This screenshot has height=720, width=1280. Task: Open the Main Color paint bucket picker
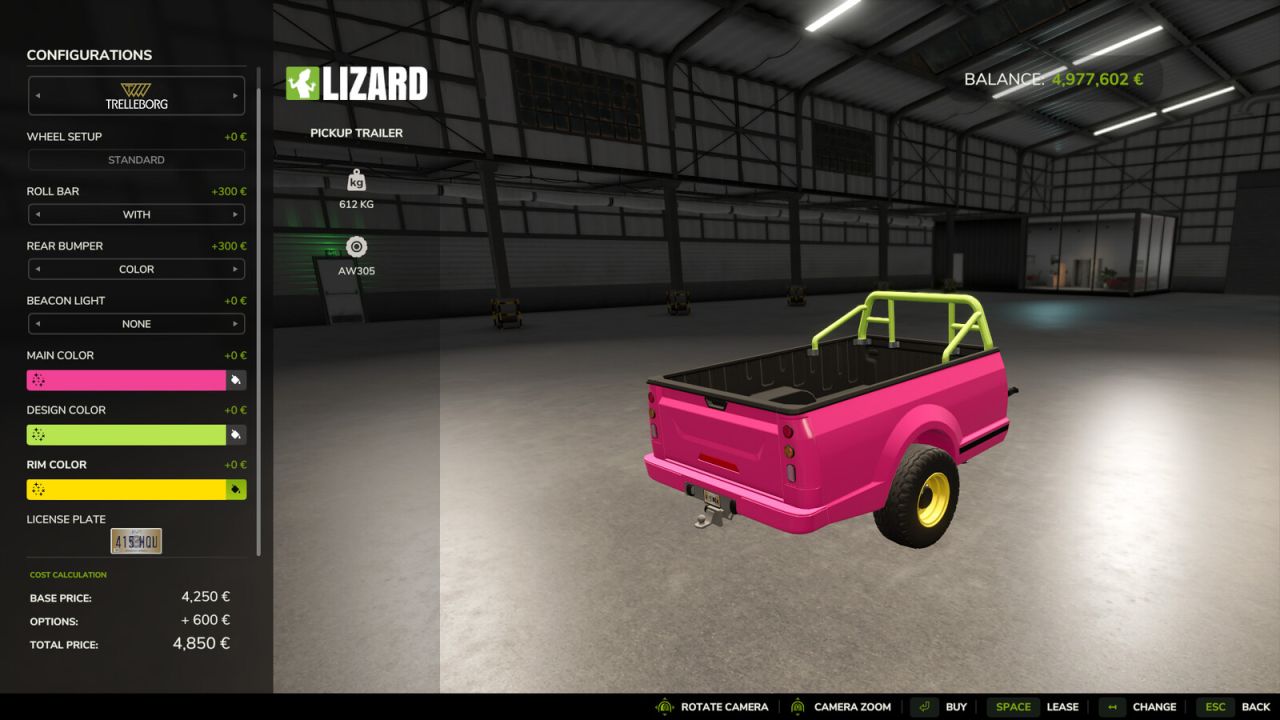pyautogui.click(x=237, y=379)
